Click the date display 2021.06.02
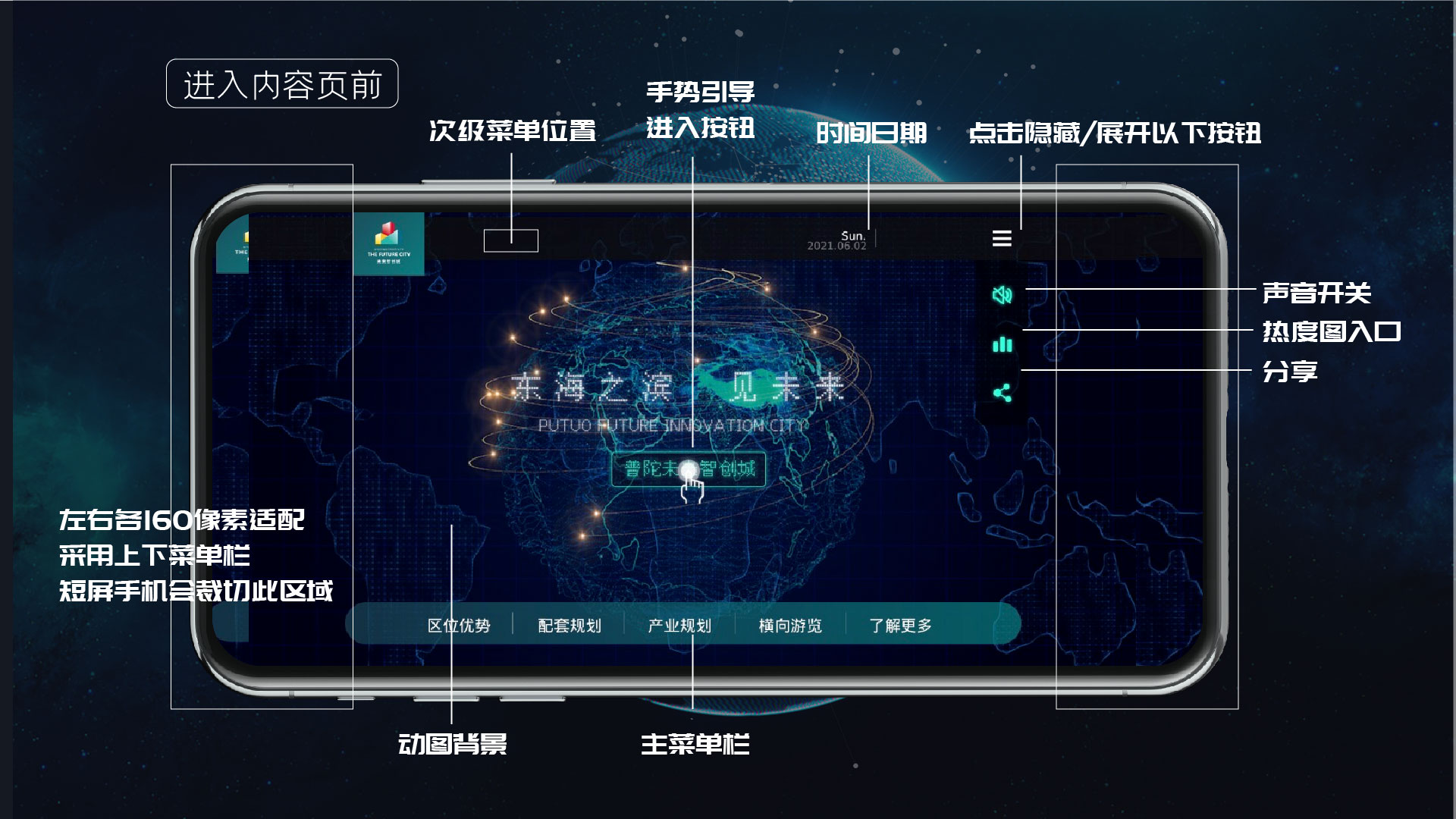Screen dimensions: 1456x819 pos(835,245)
